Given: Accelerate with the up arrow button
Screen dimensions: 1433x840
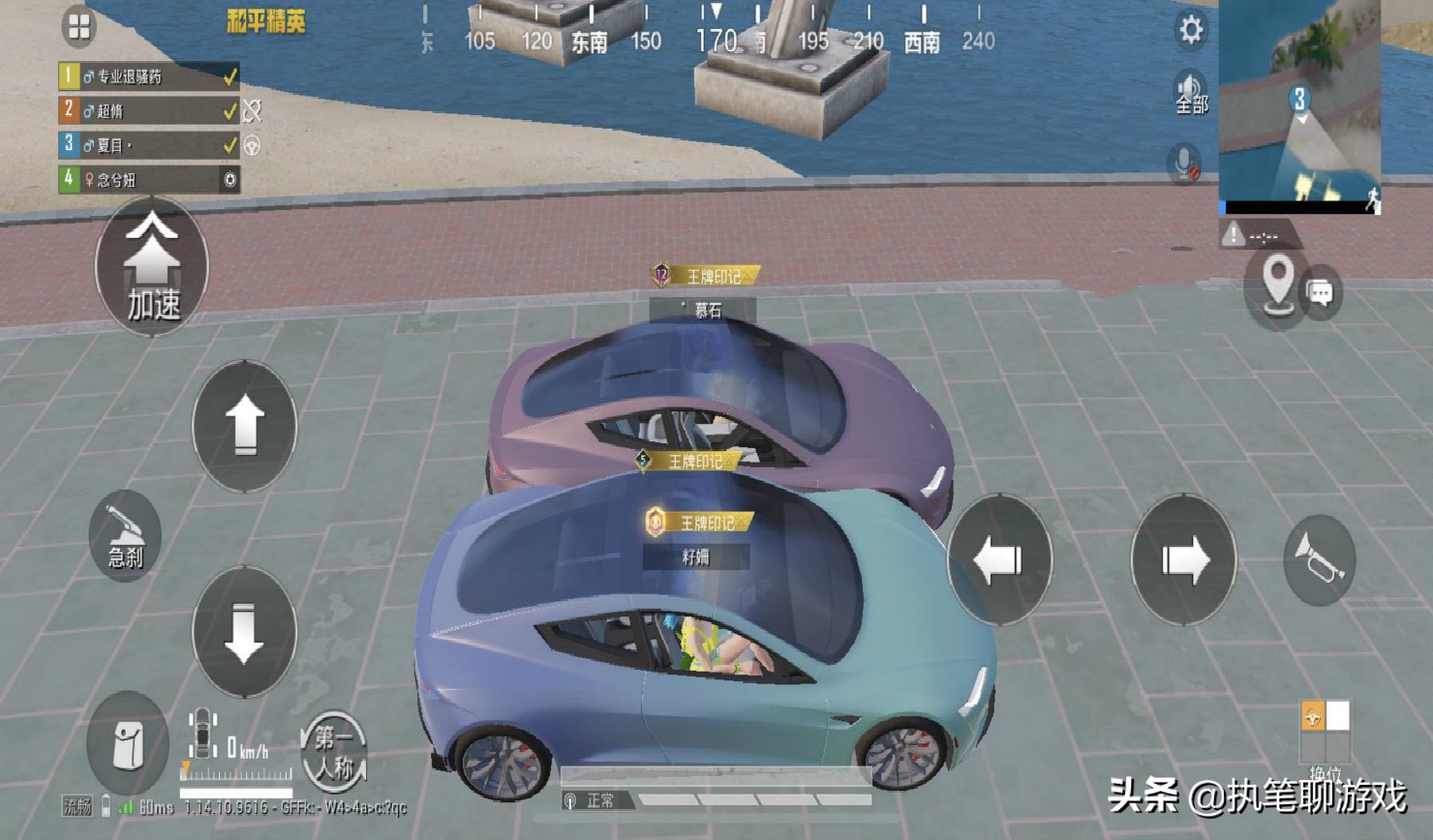Looking at the screenshot, I should (245, 426).
